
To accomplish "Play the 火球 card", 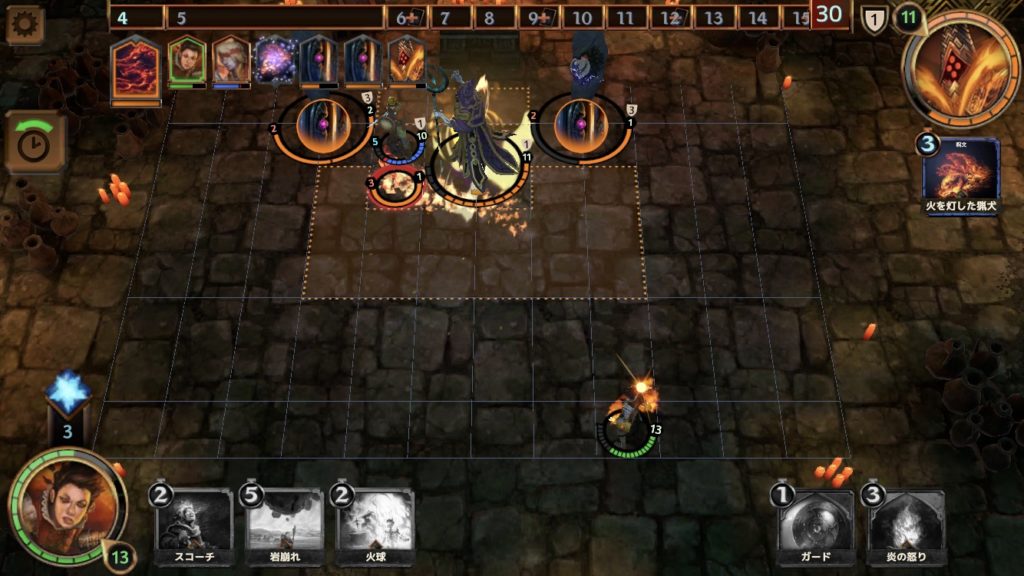I will click(376, 526).
